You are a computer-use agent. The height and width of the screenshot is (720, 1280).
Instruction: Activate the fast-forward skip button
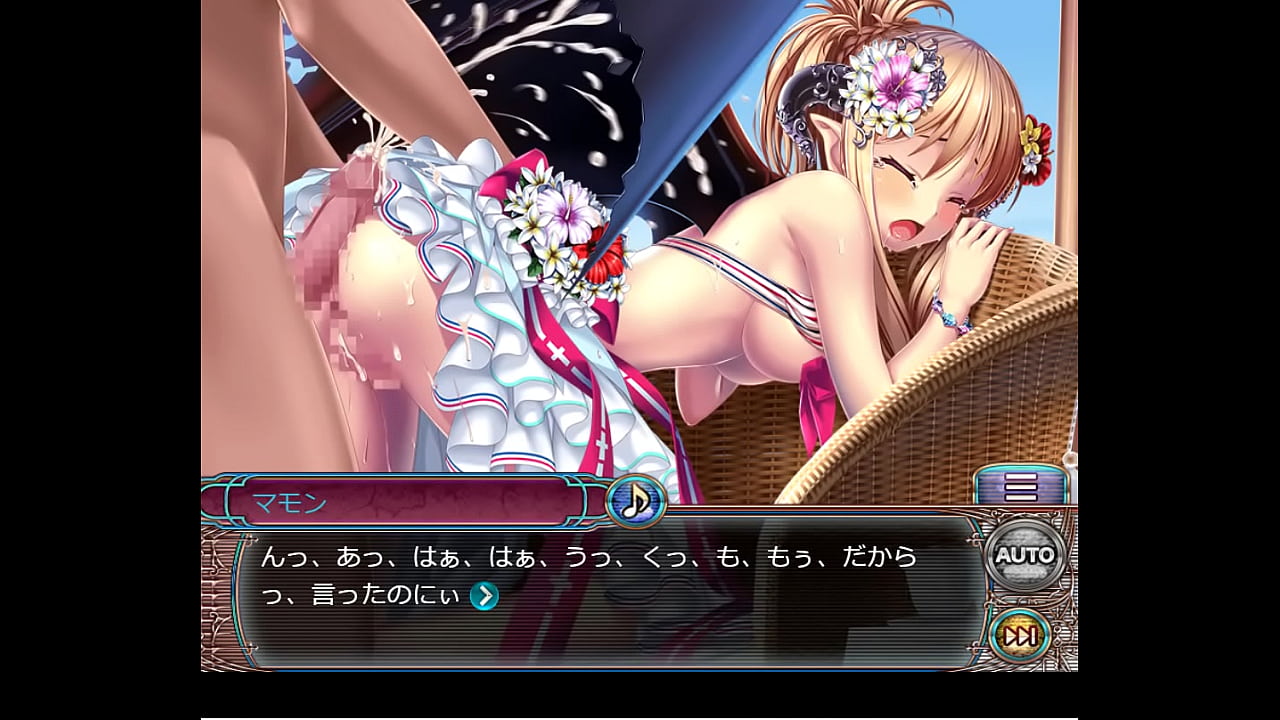pyautogui.click(x=1020, y=635)
